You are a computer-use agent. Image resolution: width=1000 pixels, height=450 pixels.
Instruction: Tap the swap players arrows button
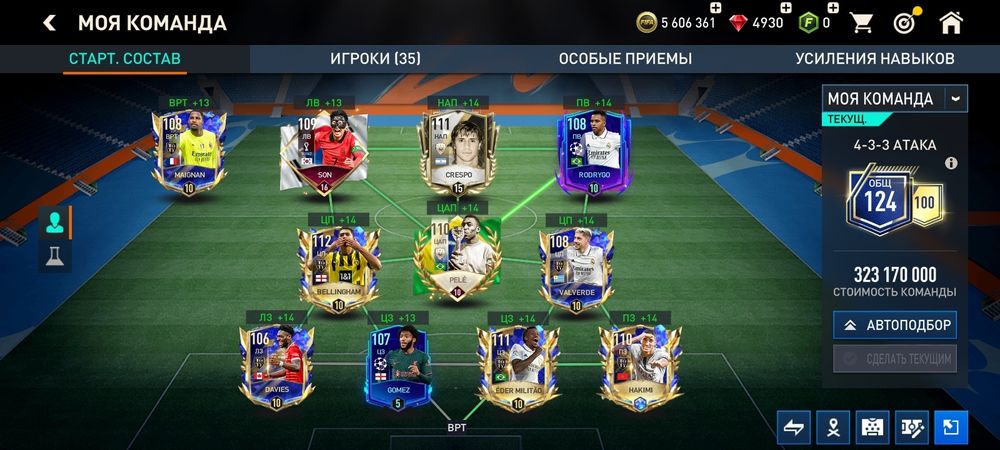pos(793,427)
